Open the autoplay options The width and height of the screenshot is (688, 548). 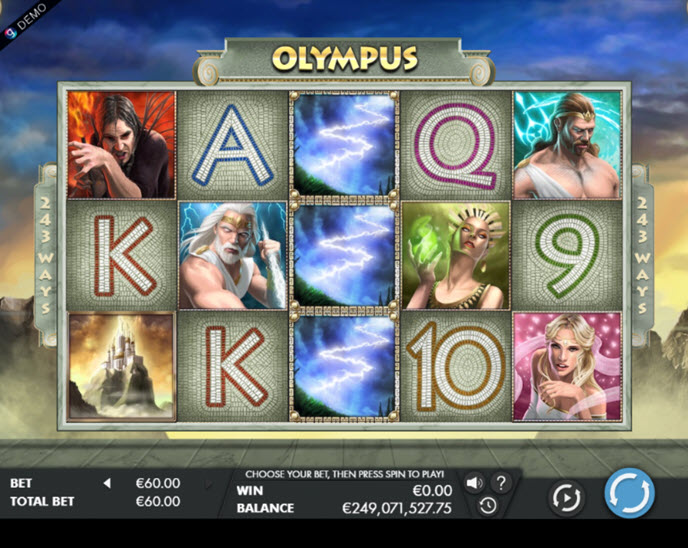coord(566,497)
